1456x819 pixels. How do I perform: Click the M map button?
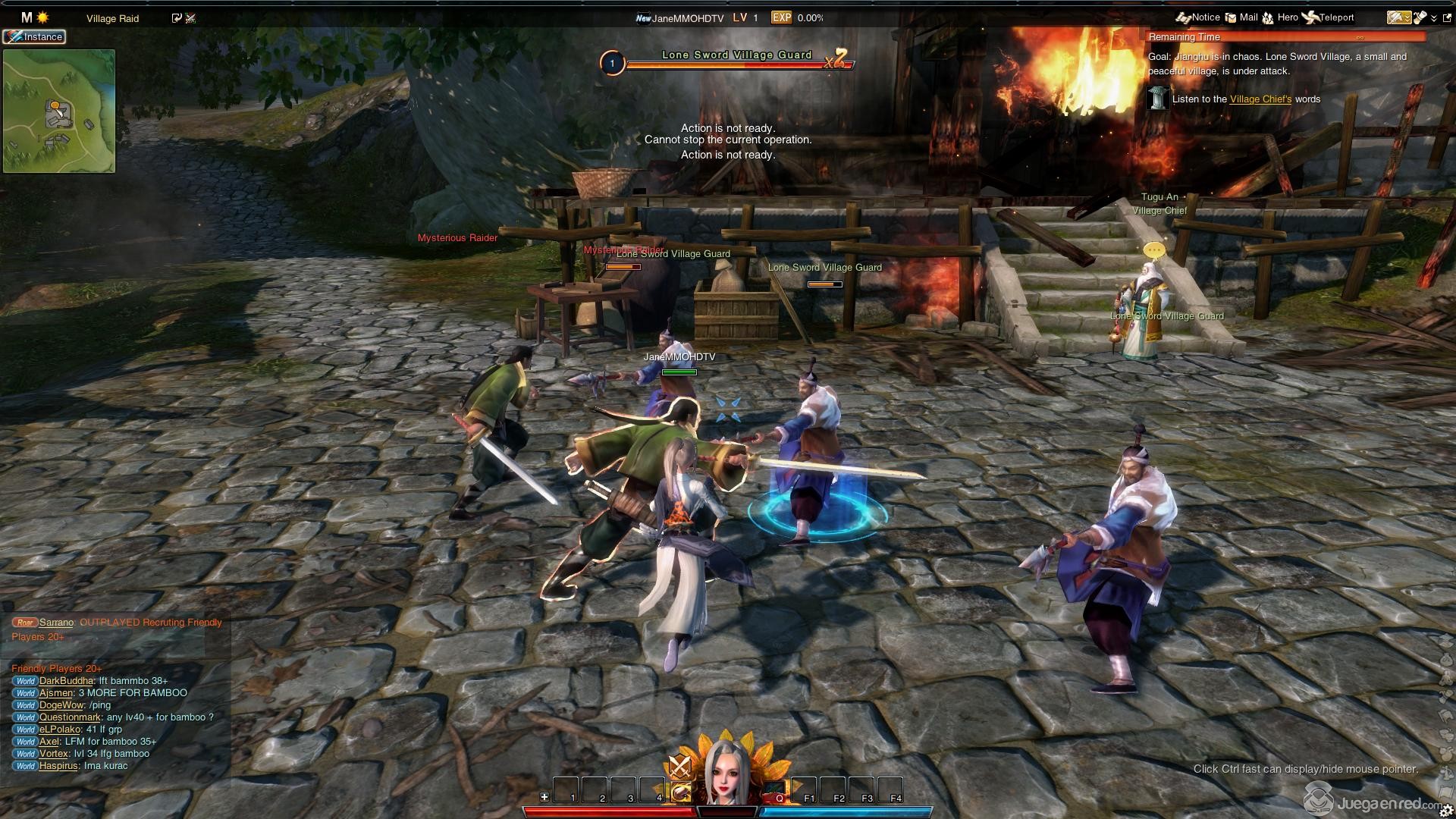click(x=27, y=17)
